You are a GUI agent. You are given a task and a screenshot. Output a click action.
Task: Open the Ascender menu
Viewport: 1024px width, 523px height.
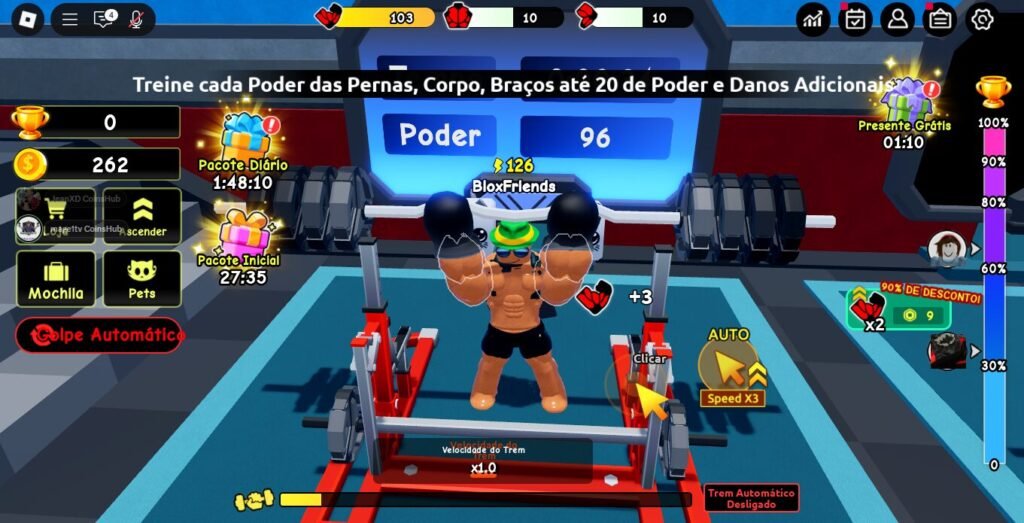[142, 216]
